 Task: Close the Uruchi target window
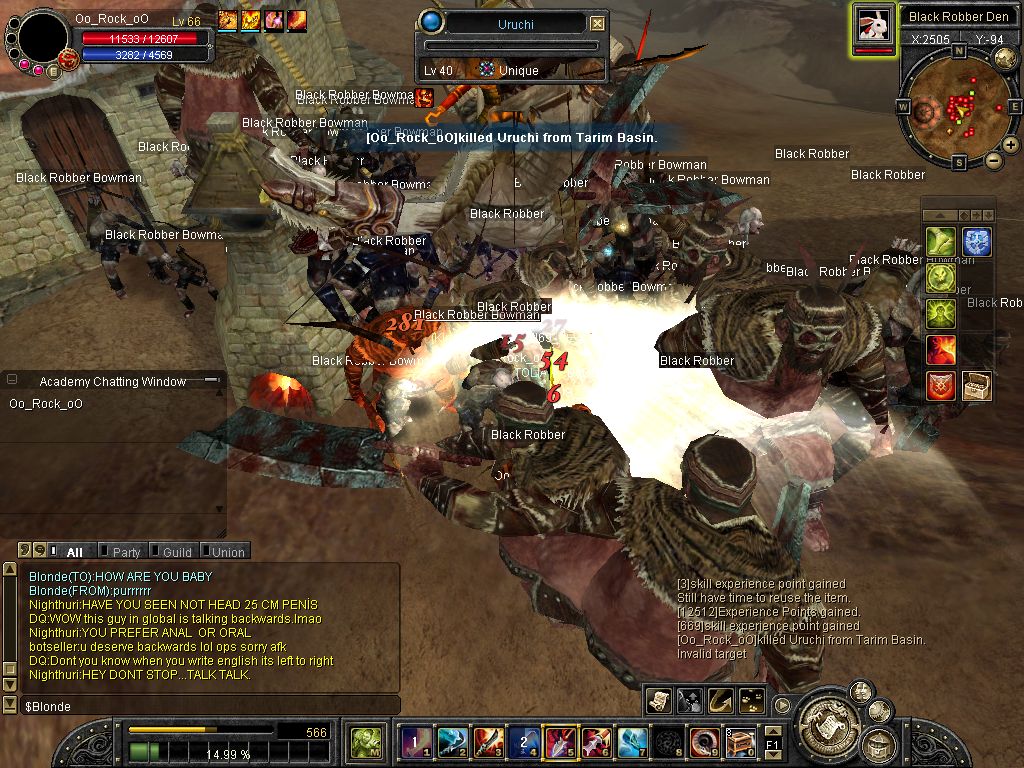[x=597, y=23]
